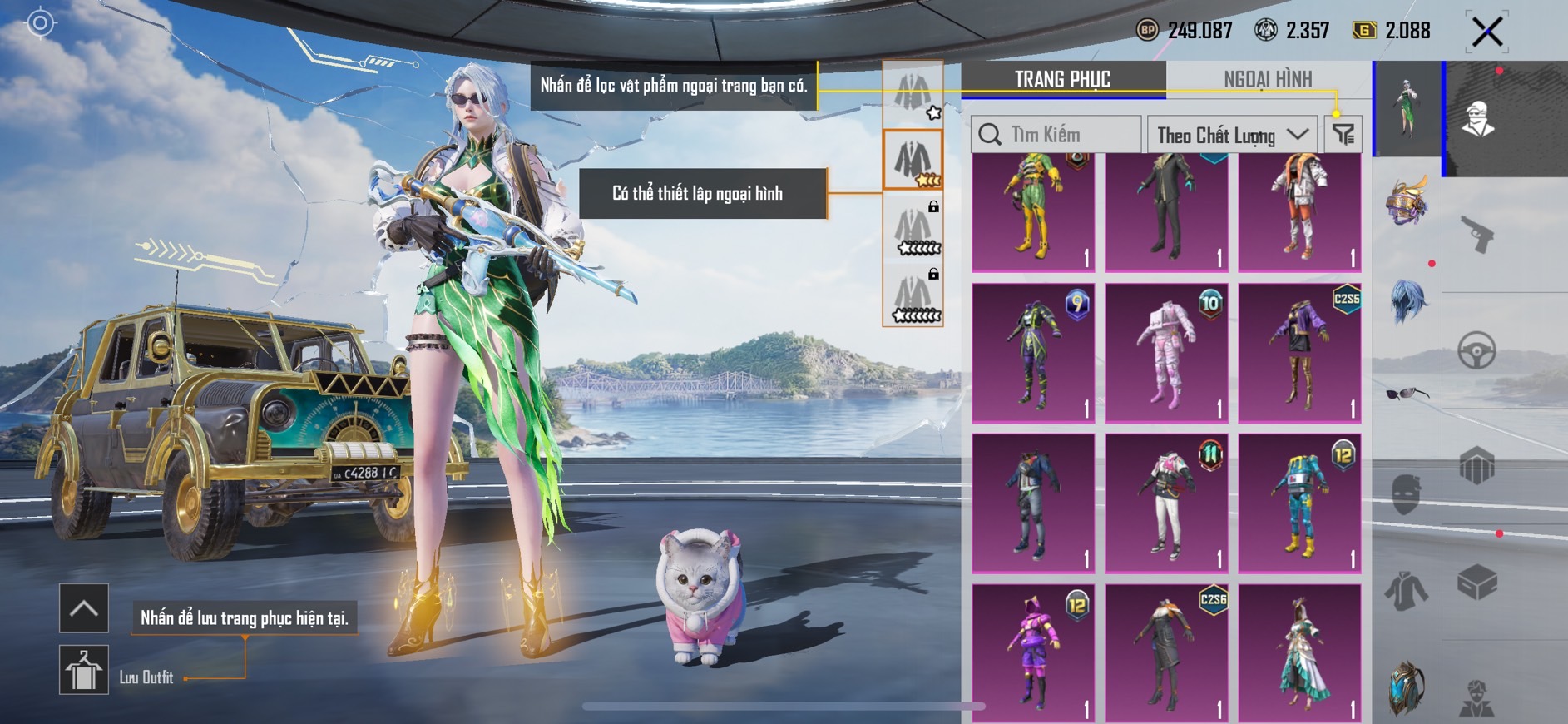Click the target icon in the corner

[40, 23]
